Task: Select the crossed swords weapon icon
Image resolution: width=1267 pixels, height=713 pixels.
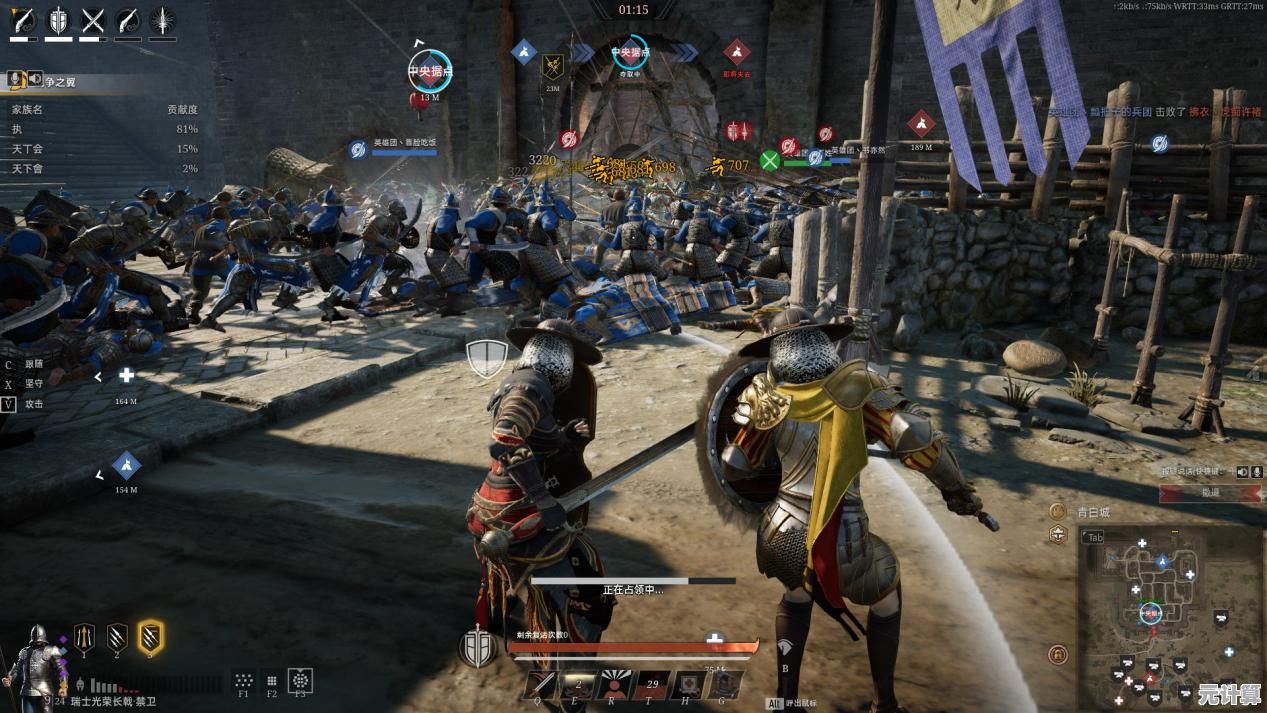Action: (93, 20)
